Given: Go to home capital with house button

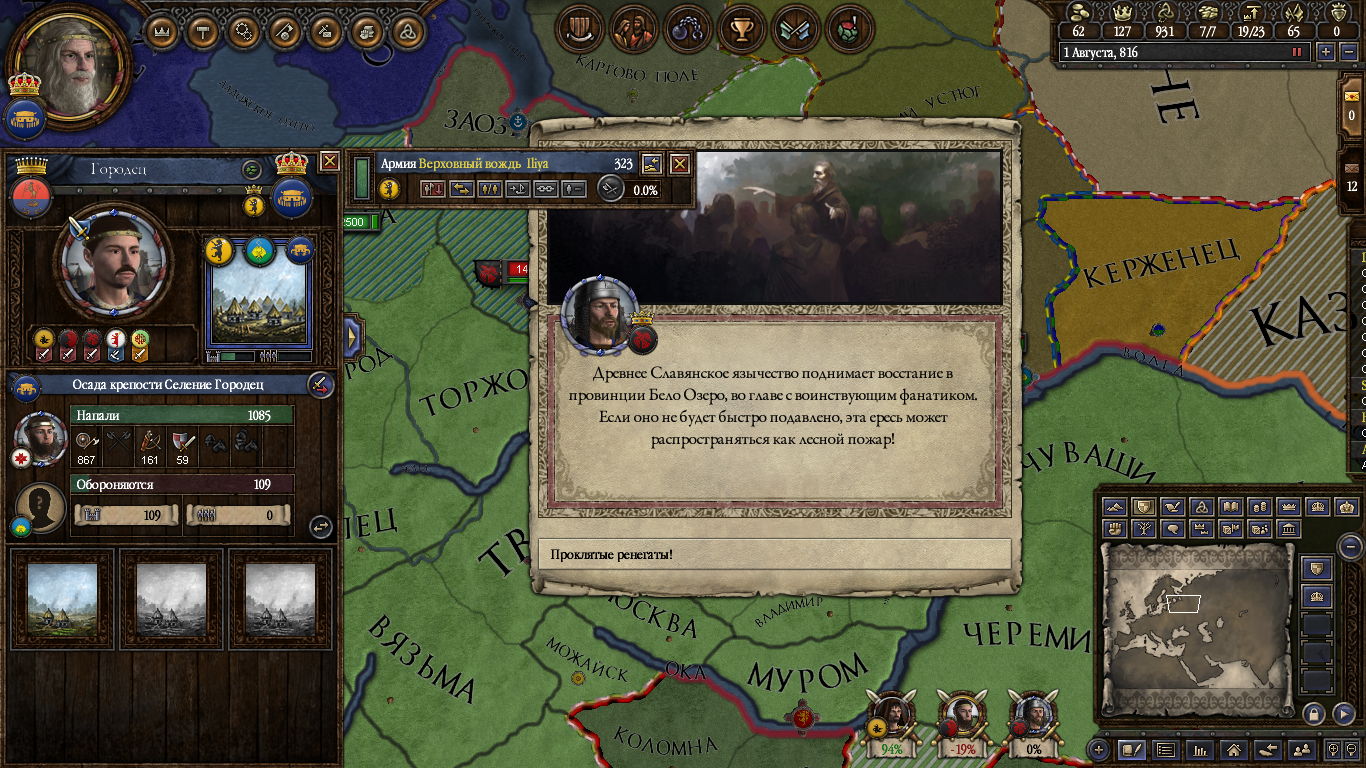Looking at the screenshot, I should click(x=1234, y=749).
